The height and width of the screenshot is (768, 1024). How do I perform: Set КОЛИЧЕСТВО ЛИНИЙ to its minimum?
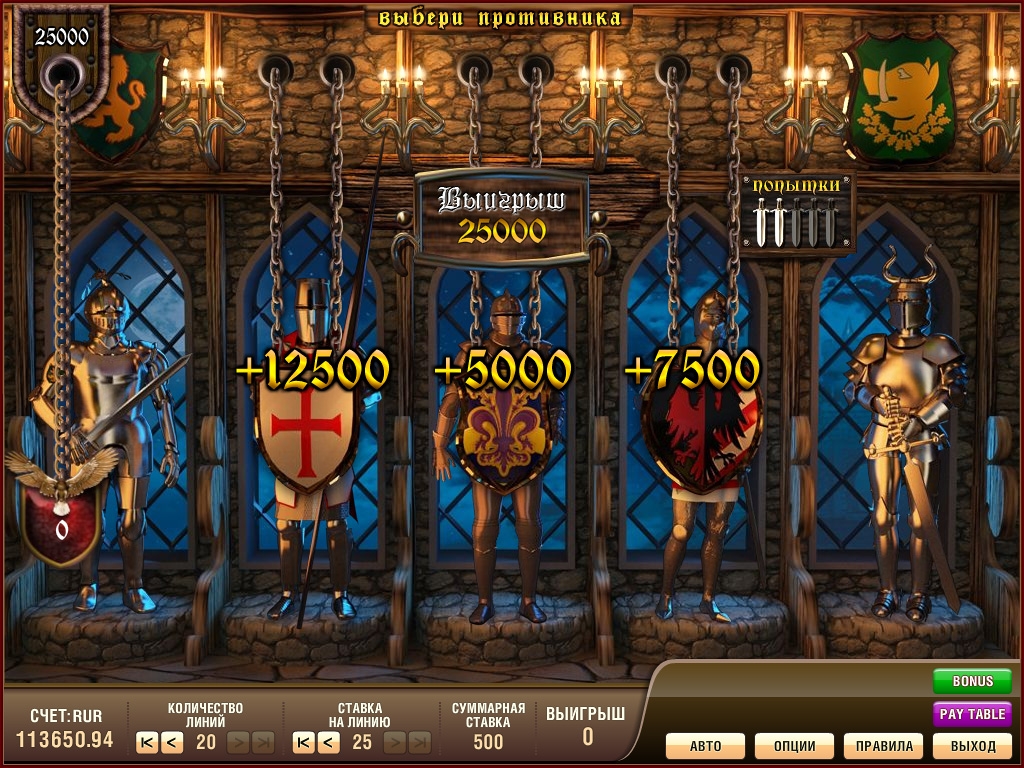(147, 742)
